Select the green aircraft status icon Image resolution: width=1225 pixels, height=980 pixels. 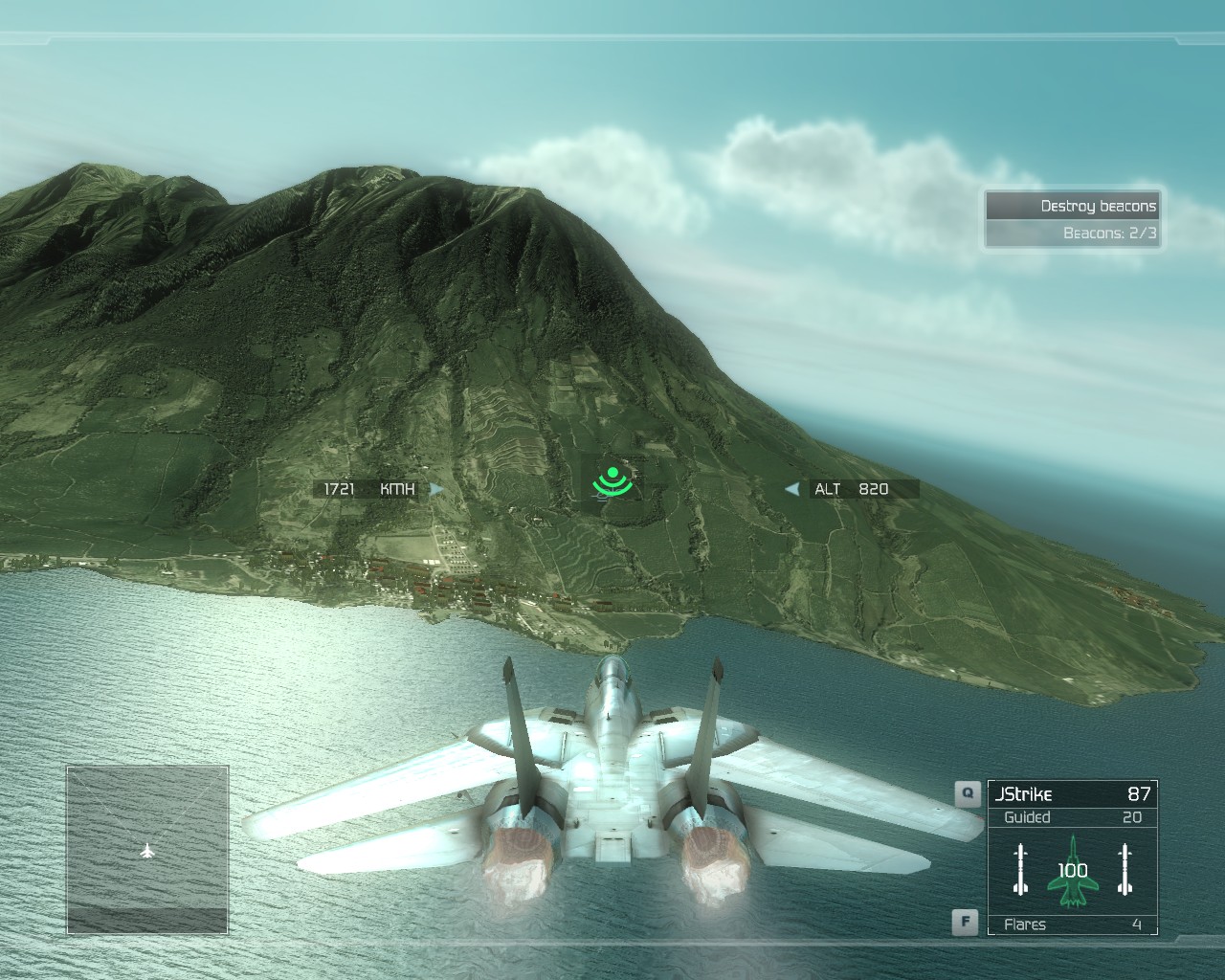(1073, 870)
